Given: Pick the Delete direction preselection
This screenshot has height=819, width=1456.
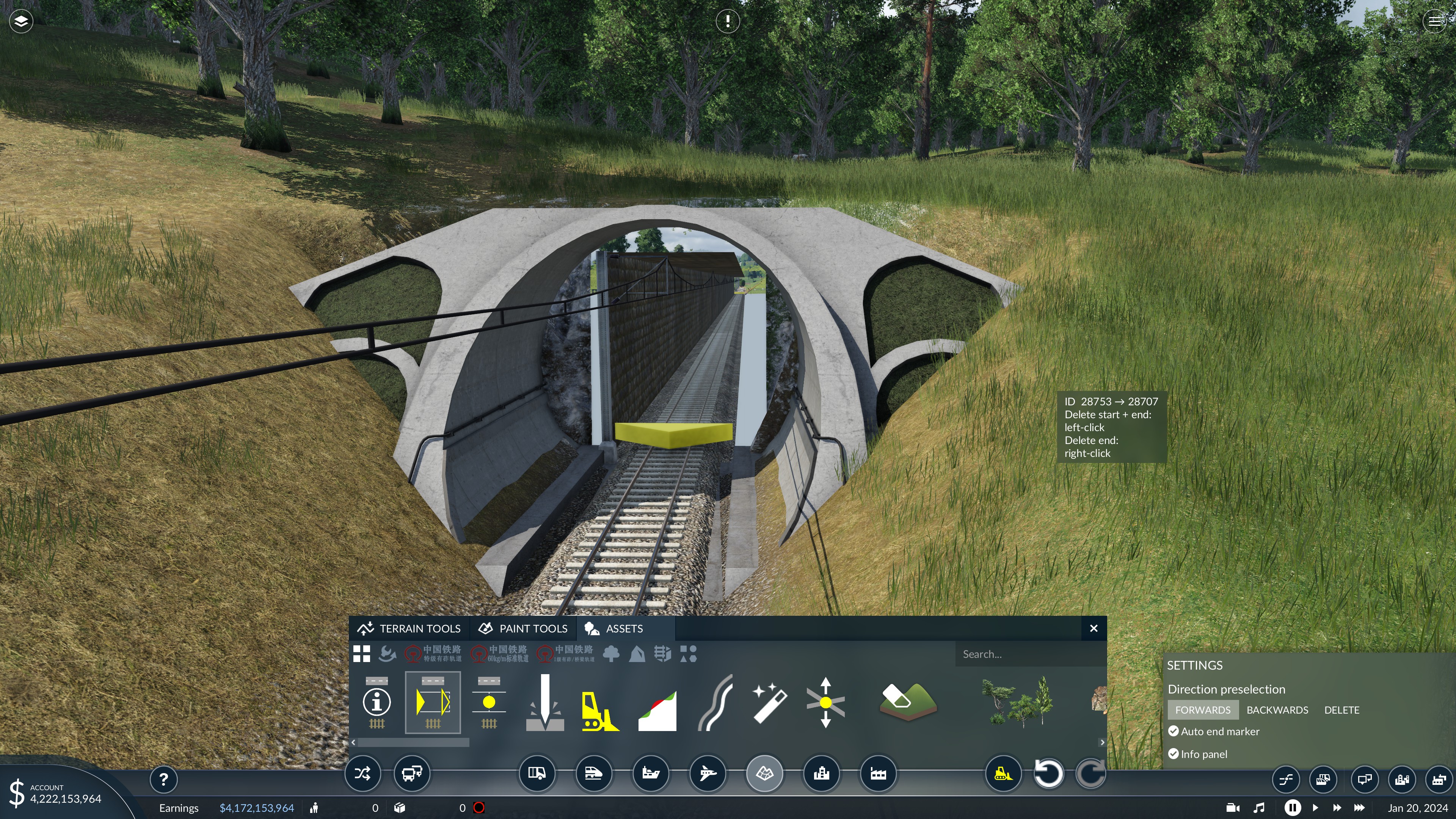Looking at the screenshot, I should tap(1341, 710).
